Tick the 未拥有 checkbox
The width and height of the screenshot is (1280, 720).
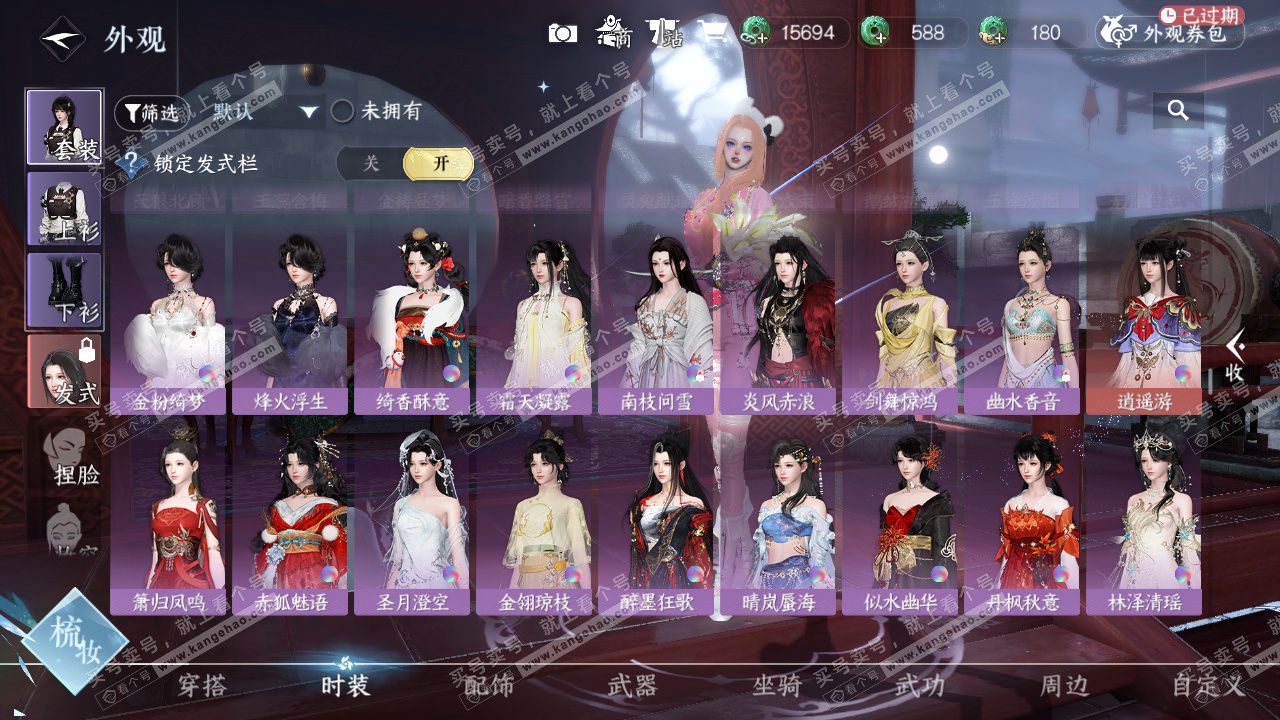pos(343,111)
